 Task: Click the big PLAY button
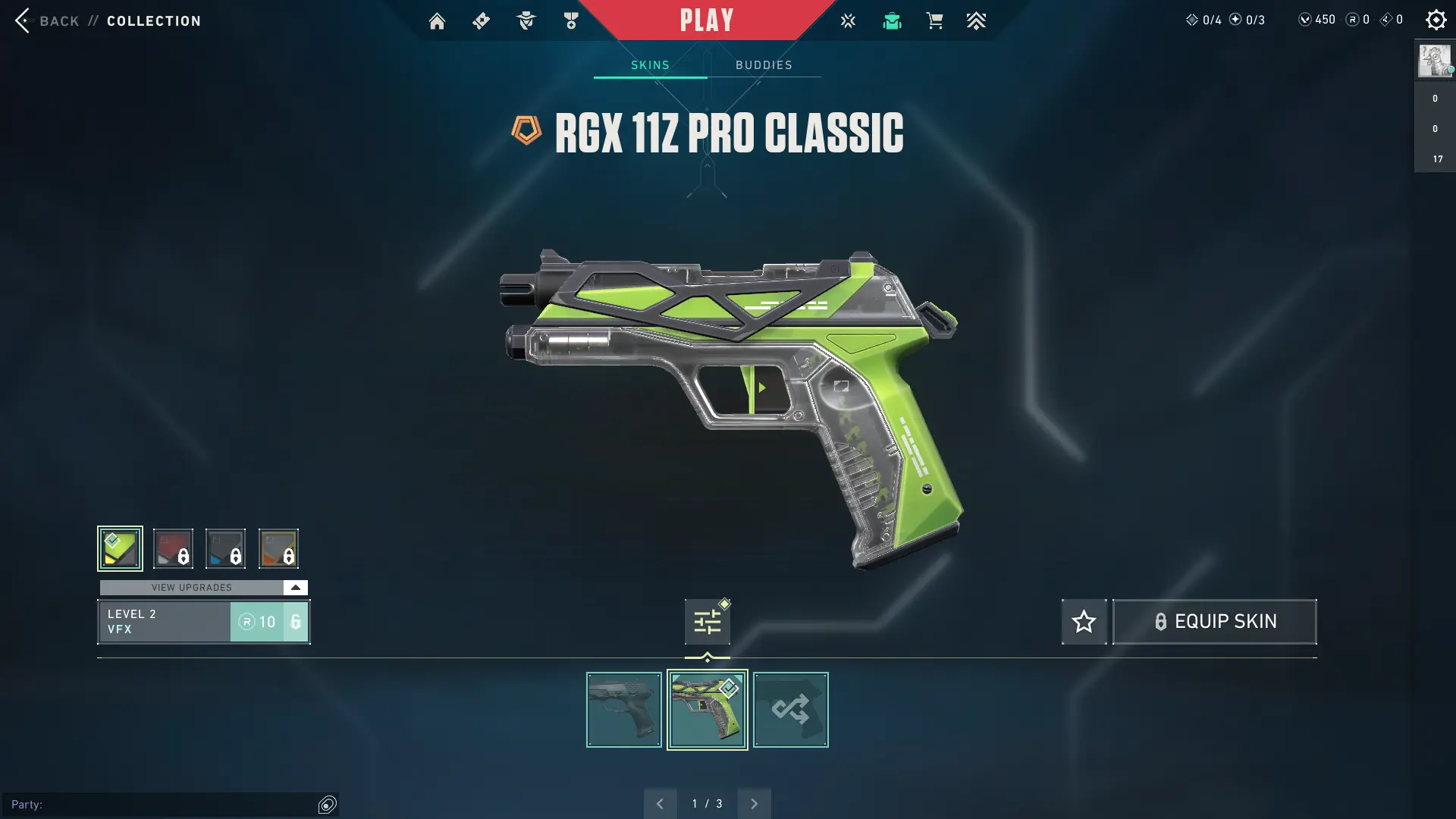707,20
